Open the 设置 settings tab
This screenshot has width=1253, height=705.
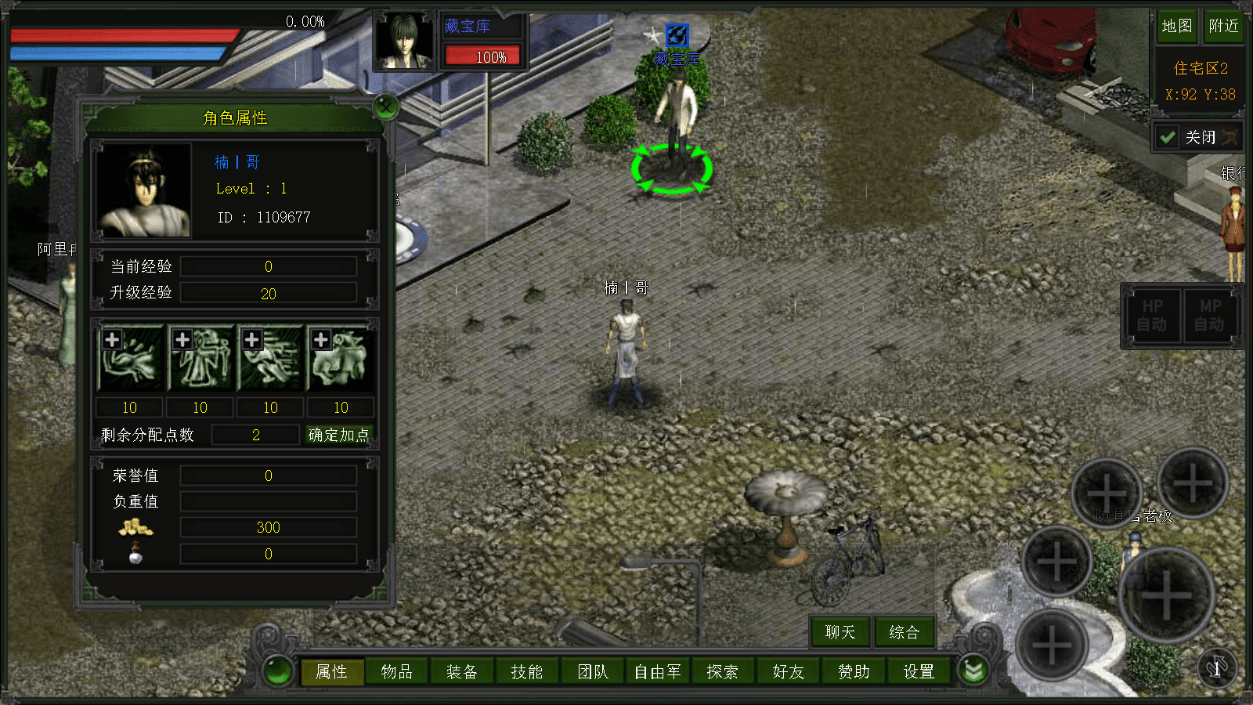pos(918,672)
